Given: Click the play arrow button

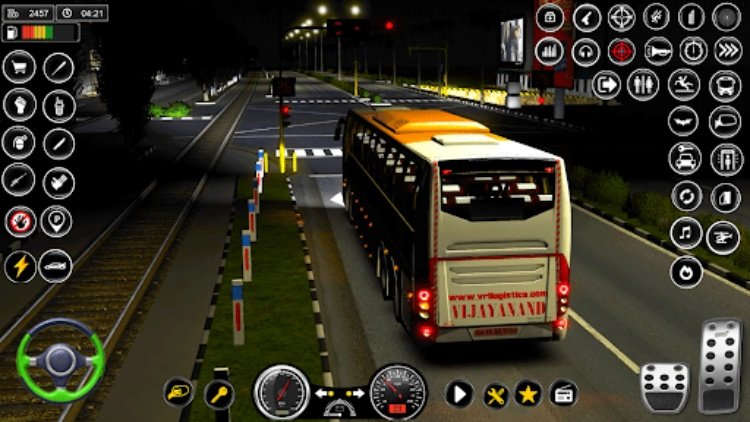Looking at the screenshot, I should (459, 393).
